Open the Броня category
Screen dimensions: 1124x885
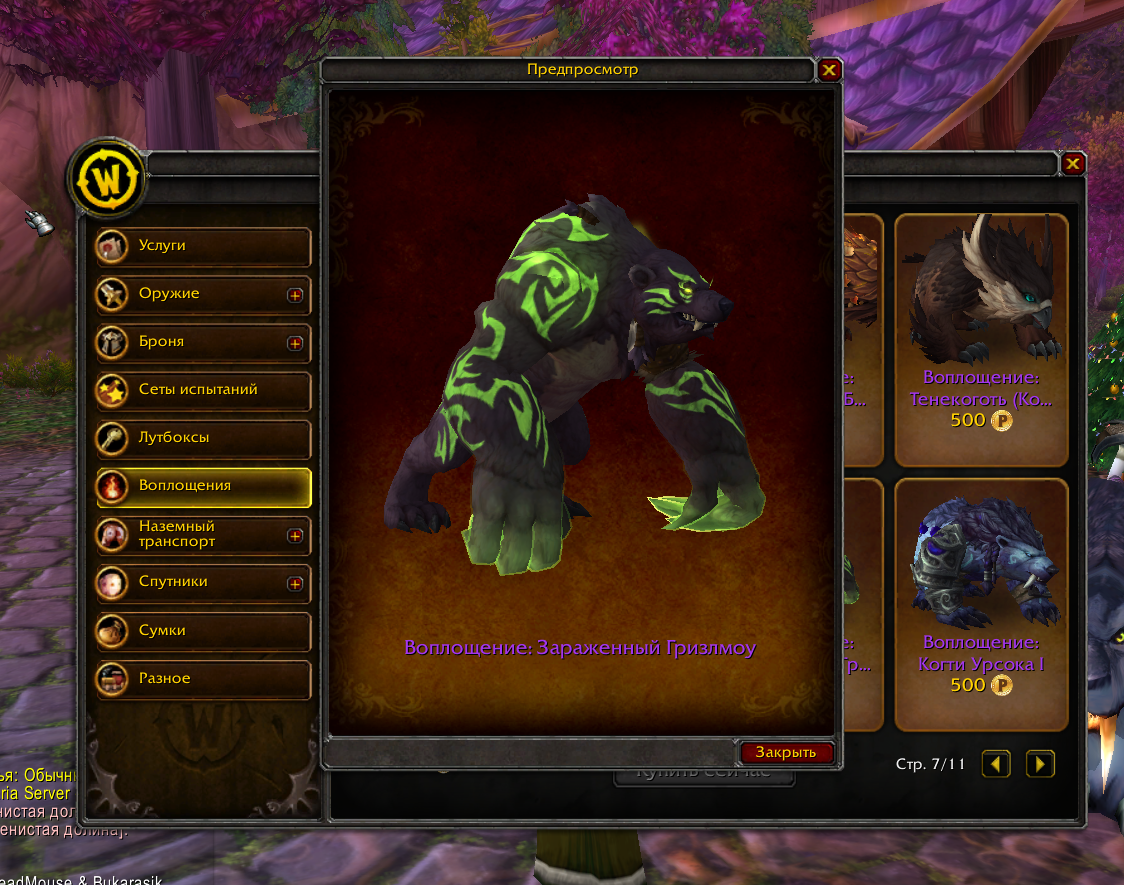(190, 342)
